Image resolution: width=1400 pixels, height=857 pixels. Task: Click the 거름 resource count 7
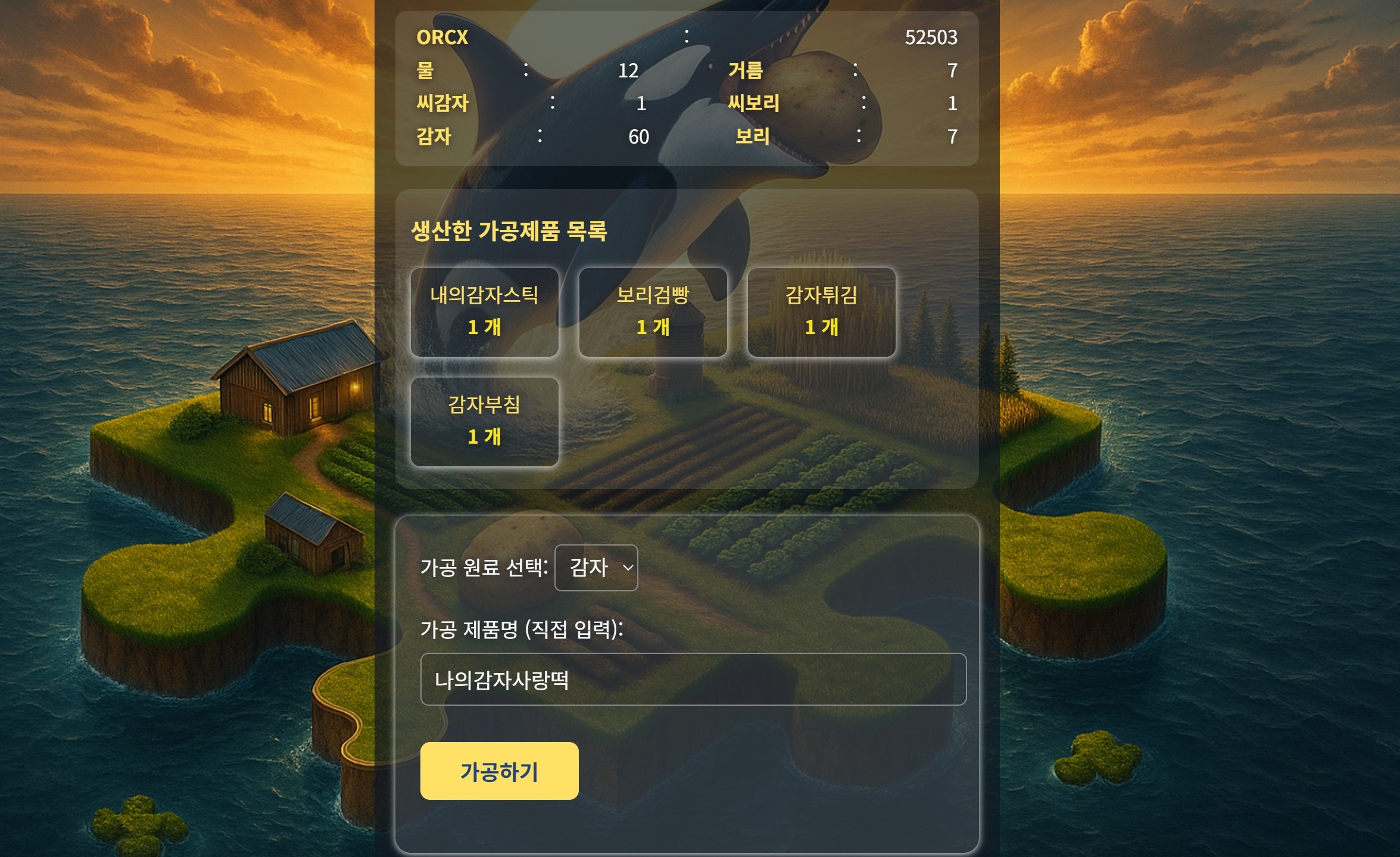952,71
